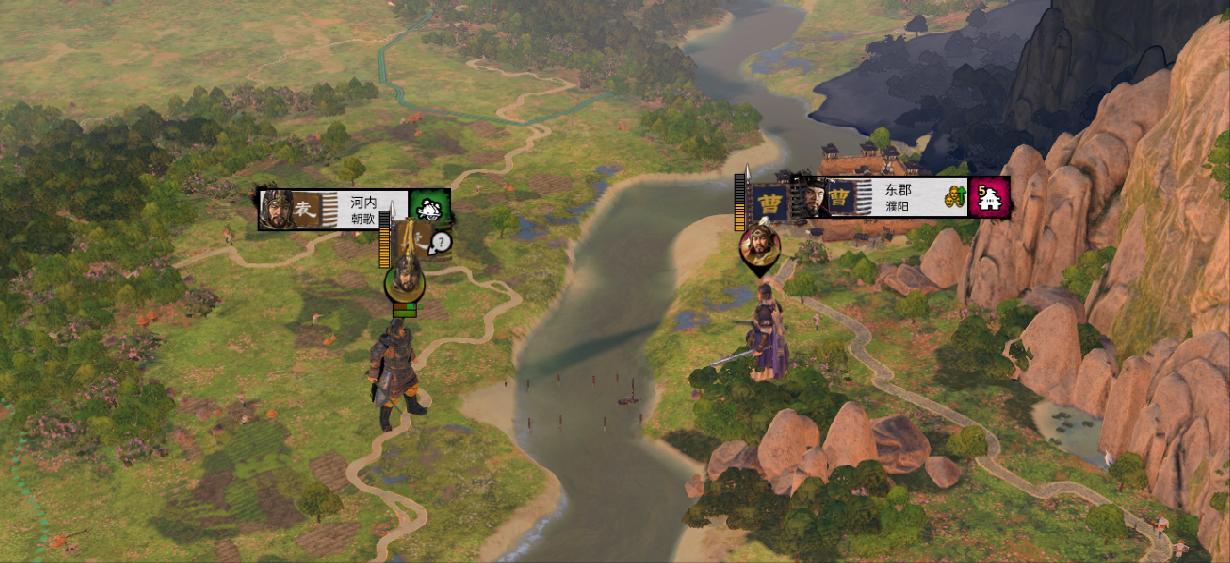Click the crimson level 5 city icon
Image resolution: width=1230 pixels, height=563 pixels.
pos(991,197)
